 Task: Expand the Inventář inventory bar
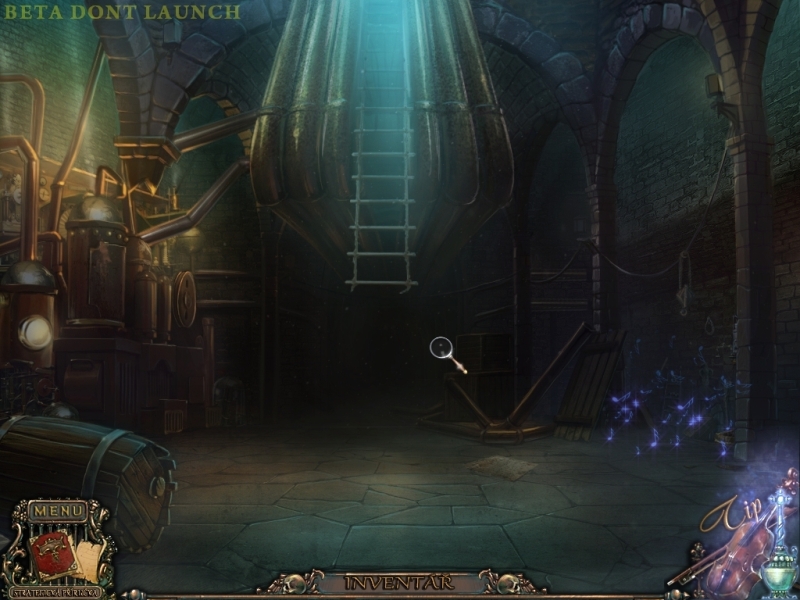399,582
